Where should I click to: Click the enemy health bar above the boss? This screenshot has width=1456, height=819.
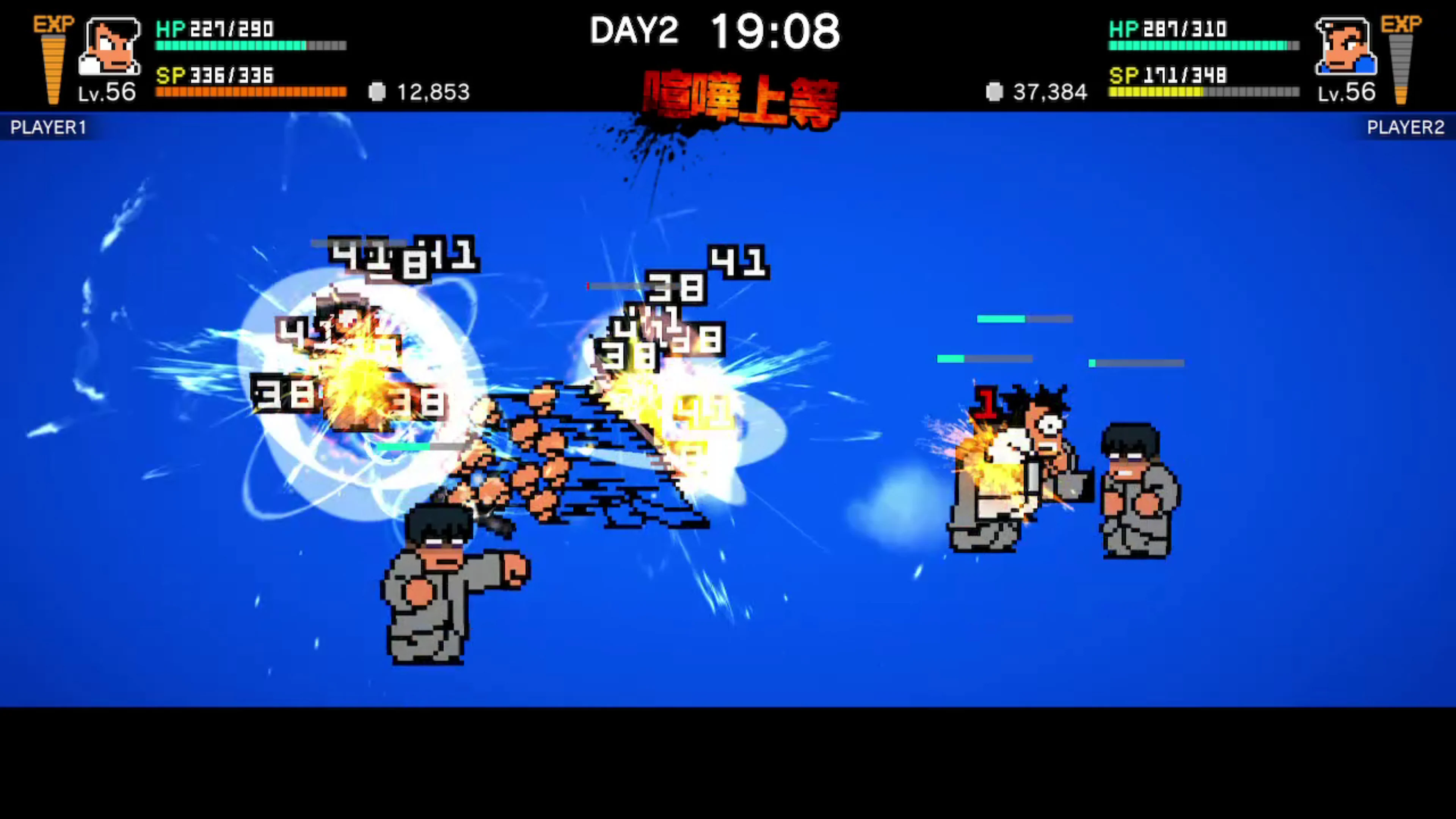pyautogui.click(x=1024, y=319)
